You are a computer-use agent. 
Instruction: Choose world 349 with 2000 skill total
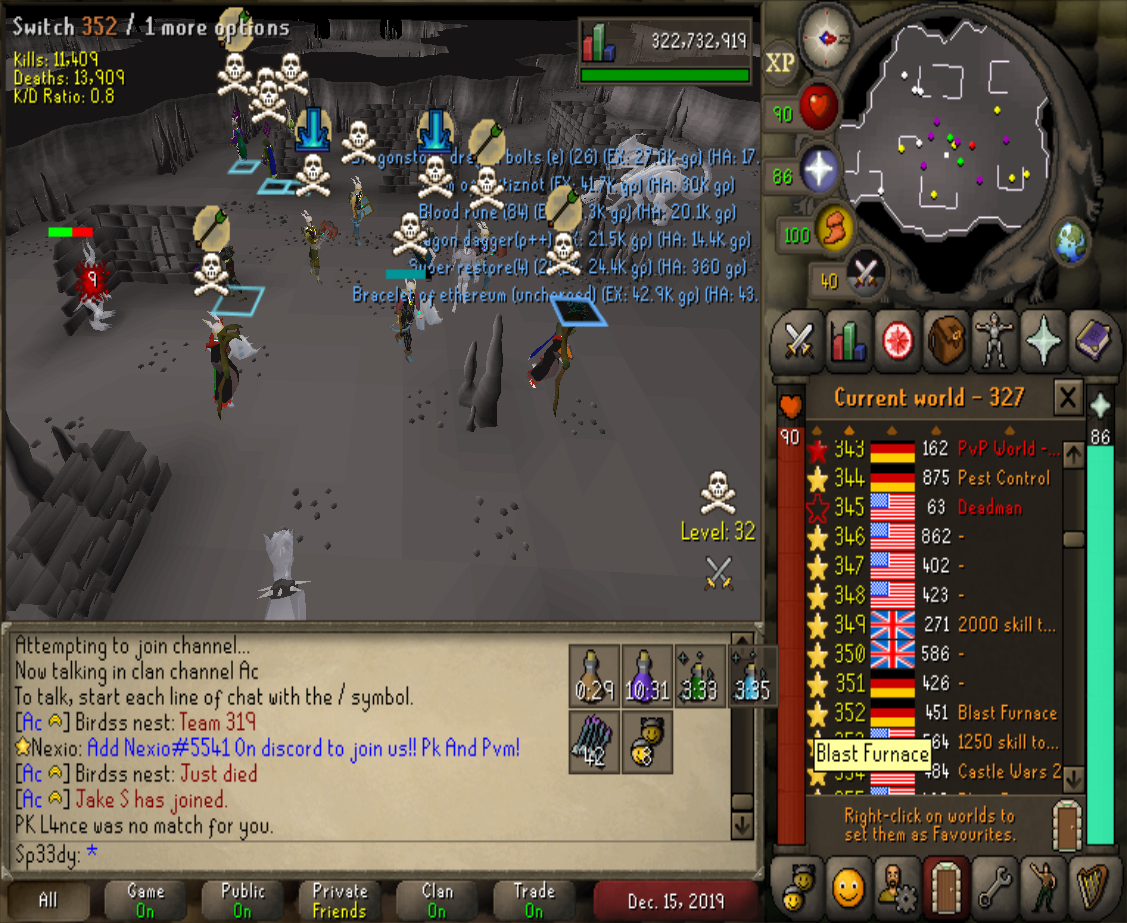point(940,625)
